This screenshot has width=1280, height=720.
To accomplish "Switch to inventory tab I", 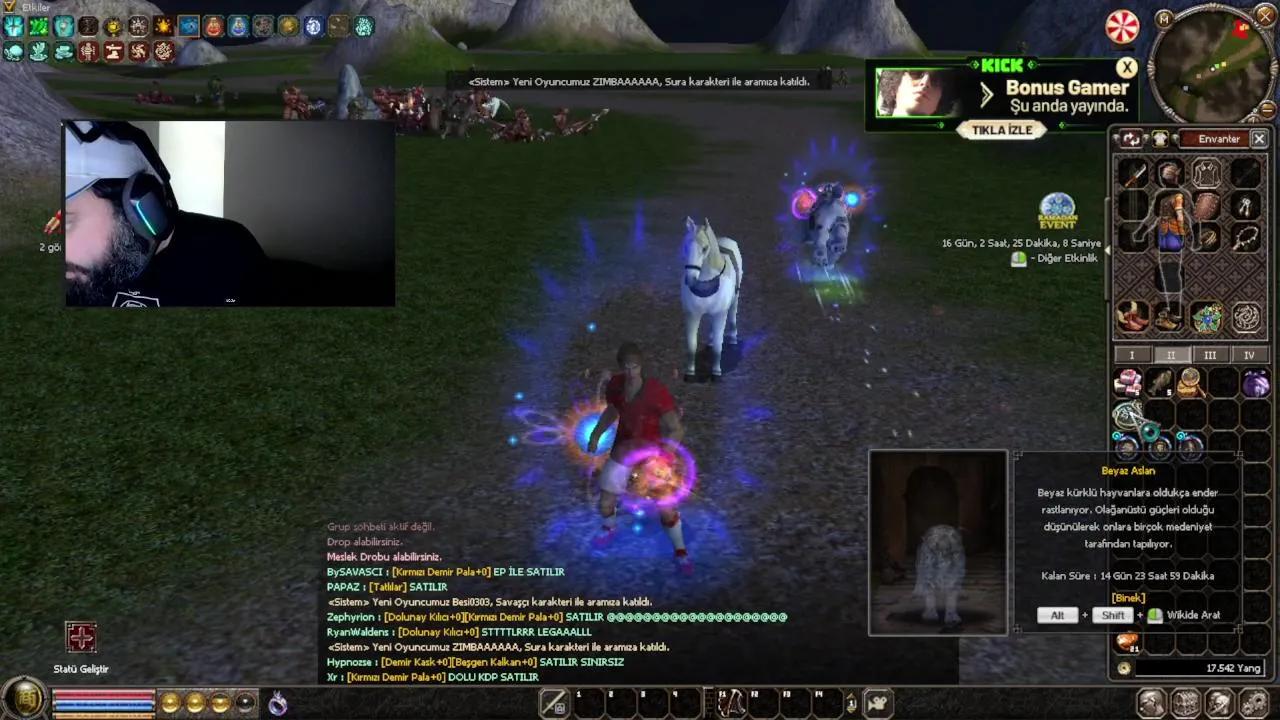I will pyautogui.click(x=1131, y=355).
